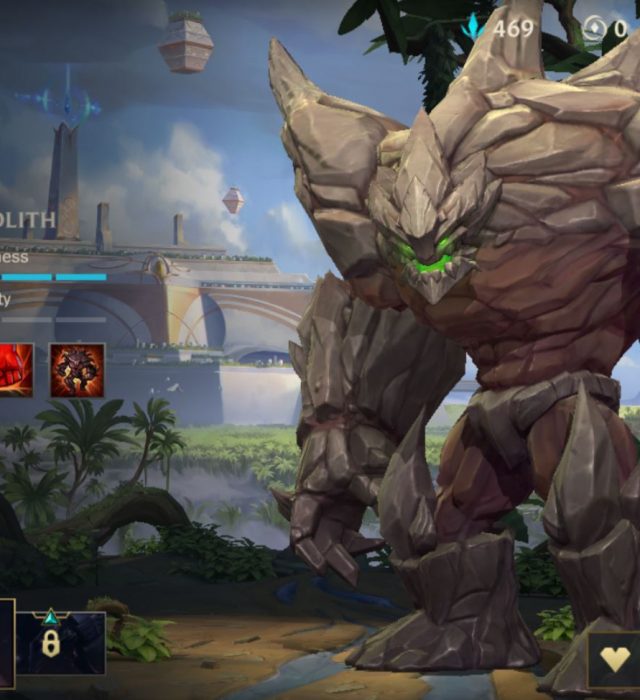View the Unstoppable Force ability with the exploding golem

(77, 370)
